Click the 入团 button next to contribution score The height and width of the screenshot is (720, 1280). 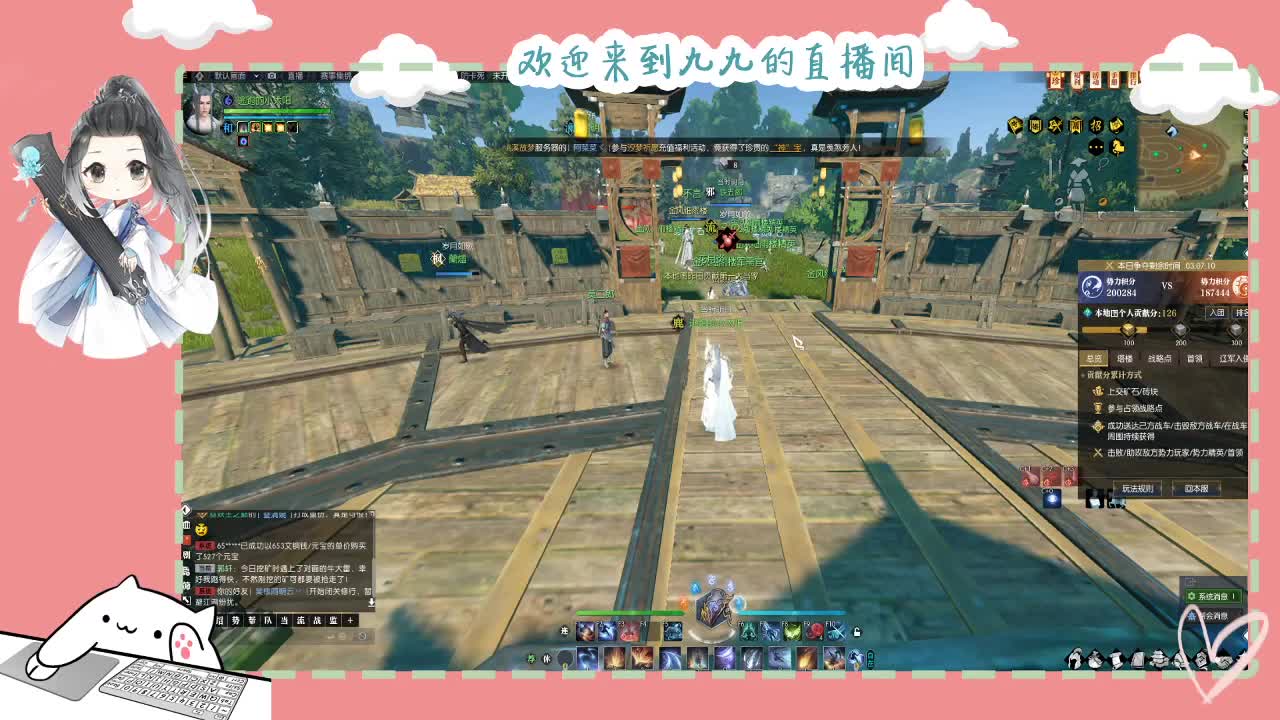(x=1216, y=312)
